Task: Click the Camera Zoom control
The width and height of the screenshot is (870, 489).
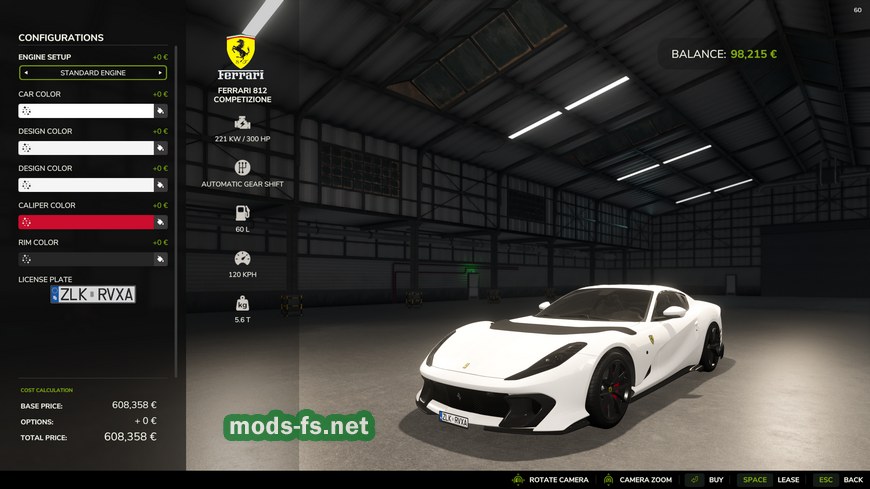Action: click(x=636, y=480)
